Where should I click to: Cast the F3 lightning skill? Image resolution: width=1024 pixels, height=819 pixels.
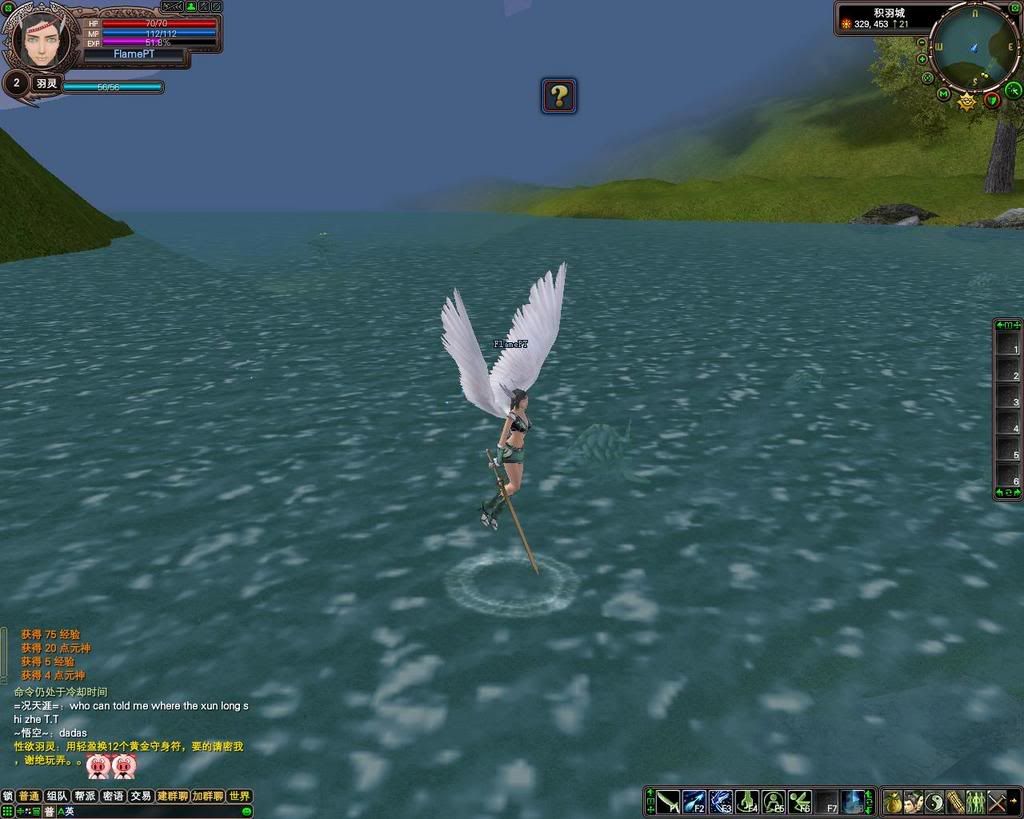(720, 802)
